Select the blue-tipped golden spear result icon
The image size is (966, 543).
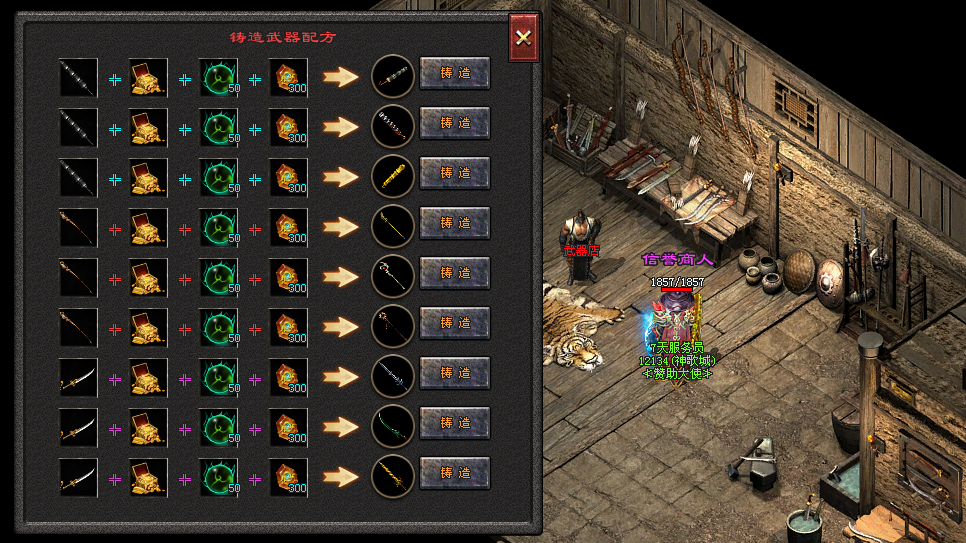pyautogui.click(x=392, y=226)
